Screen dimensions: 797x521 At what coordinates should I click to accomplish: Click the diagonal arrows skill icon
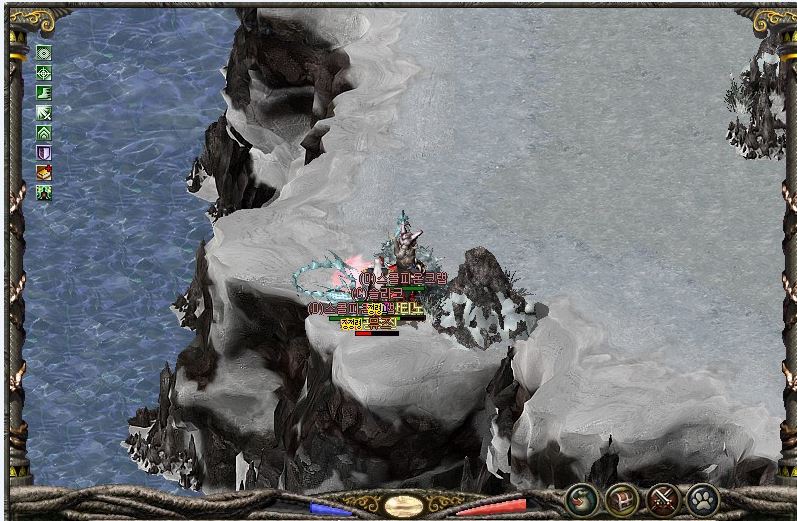[44, 112]
